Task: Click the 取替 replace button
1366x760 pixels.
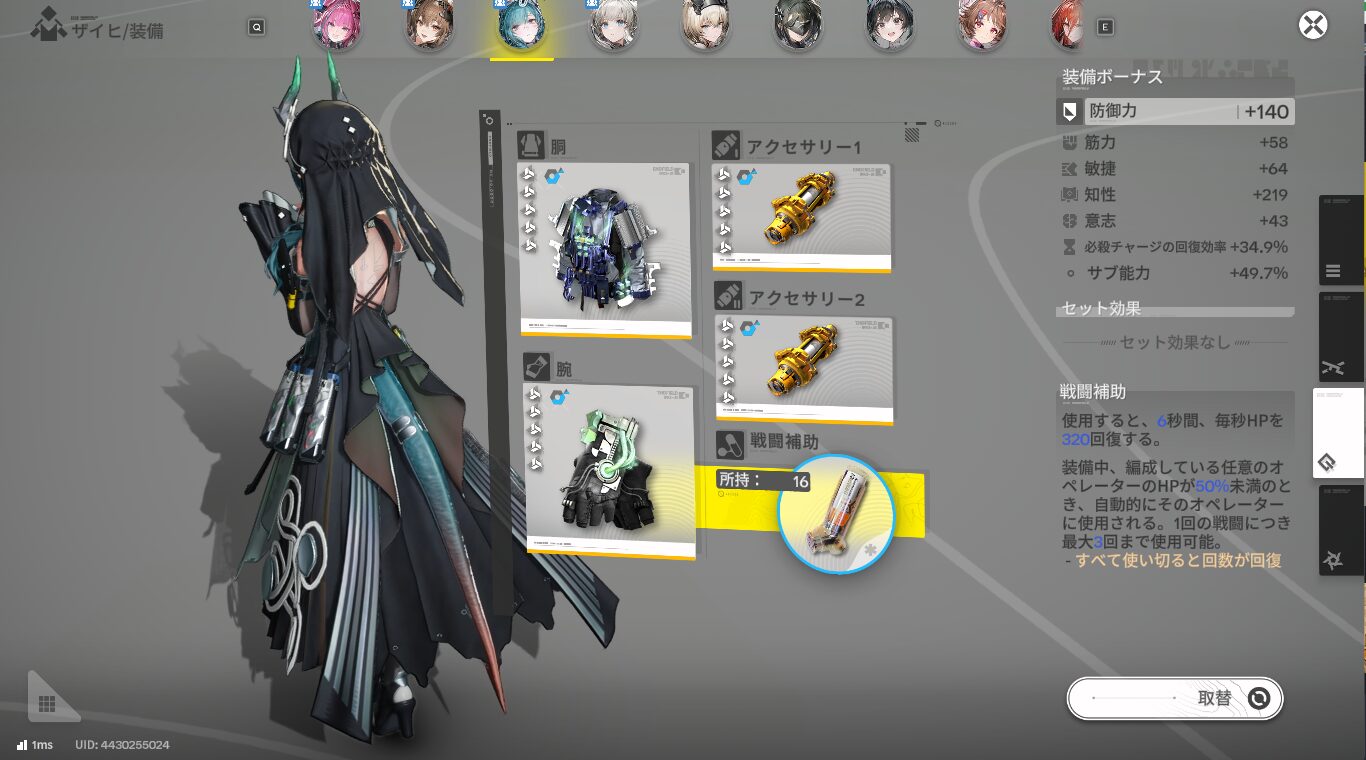Action: [1174, 698]
